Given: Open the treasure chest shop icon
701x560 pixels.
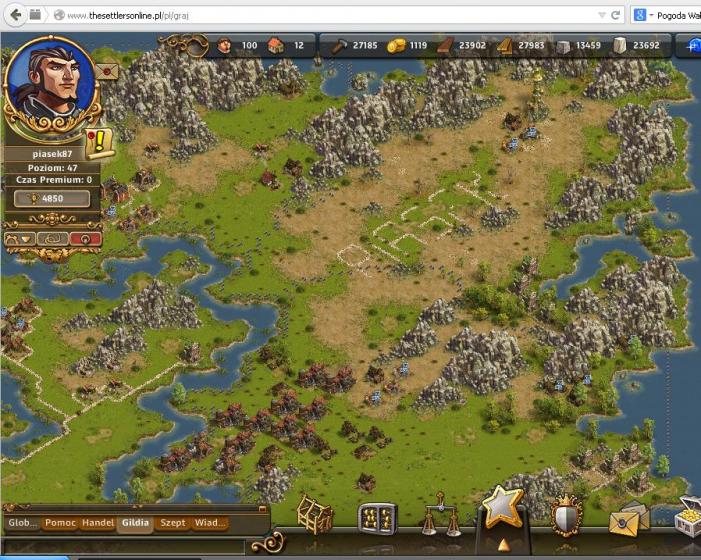Looking at the screenshot, I should click(688, 516).
